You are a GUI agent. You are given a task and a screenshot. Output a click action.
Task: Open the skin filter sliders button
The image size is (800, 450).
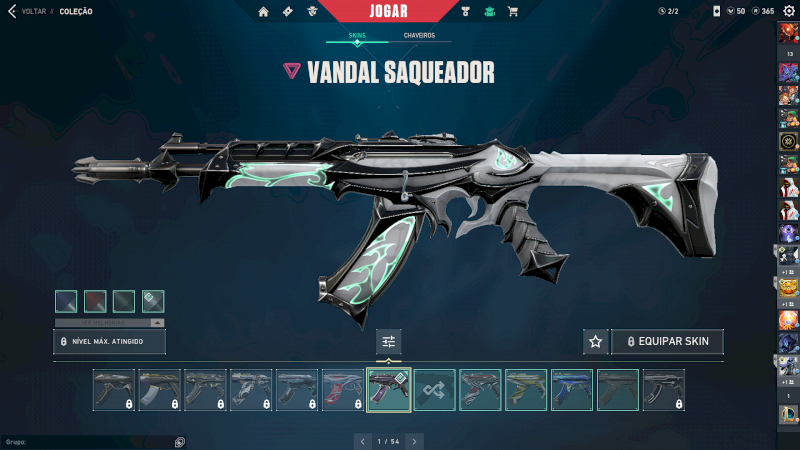[389, 342]
